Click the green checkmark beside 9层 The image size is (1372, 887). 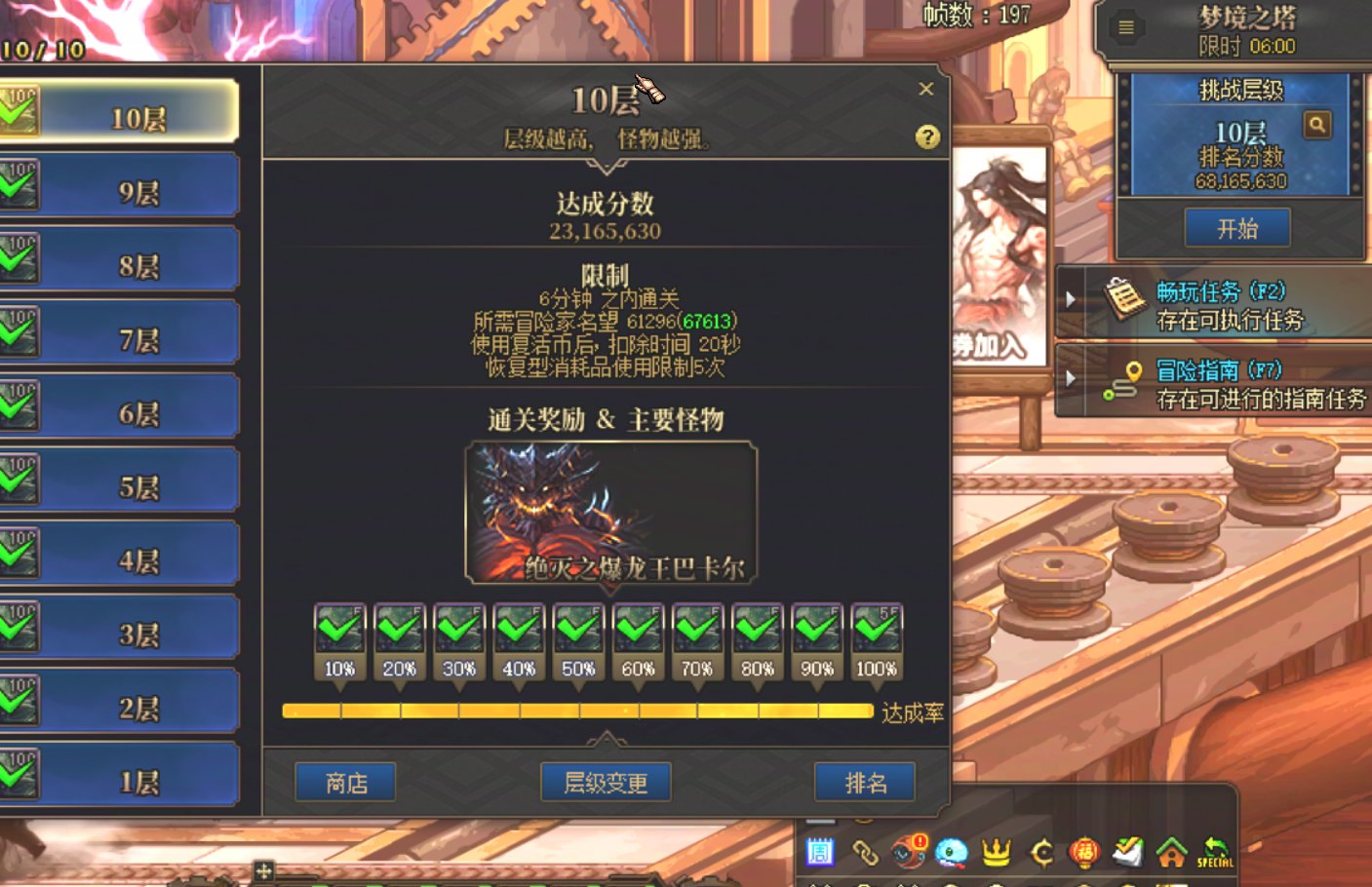[x=15, y=185]
